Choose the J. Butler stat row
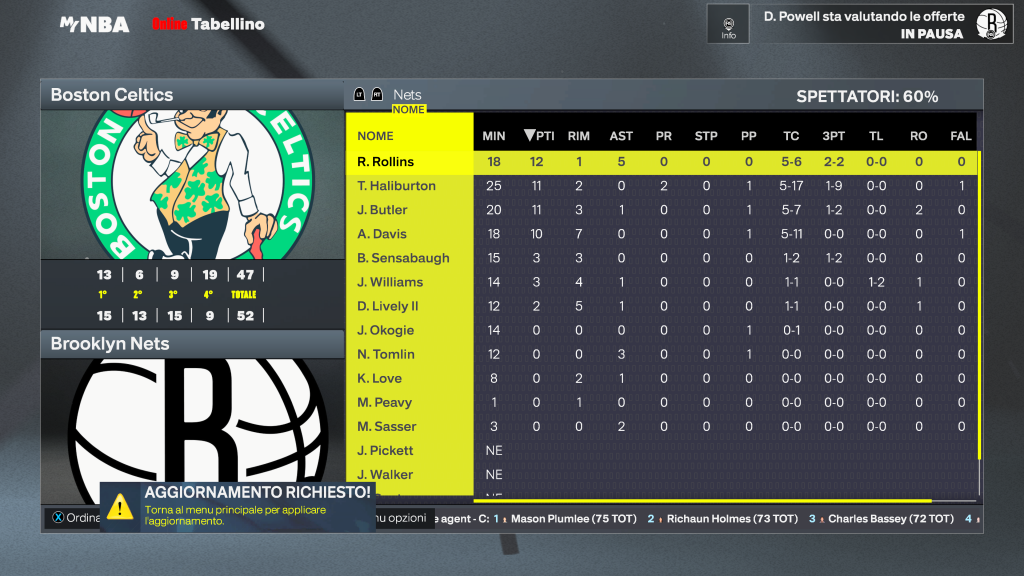Viewport: 1024px width, 576px height. tap(383, 210)
